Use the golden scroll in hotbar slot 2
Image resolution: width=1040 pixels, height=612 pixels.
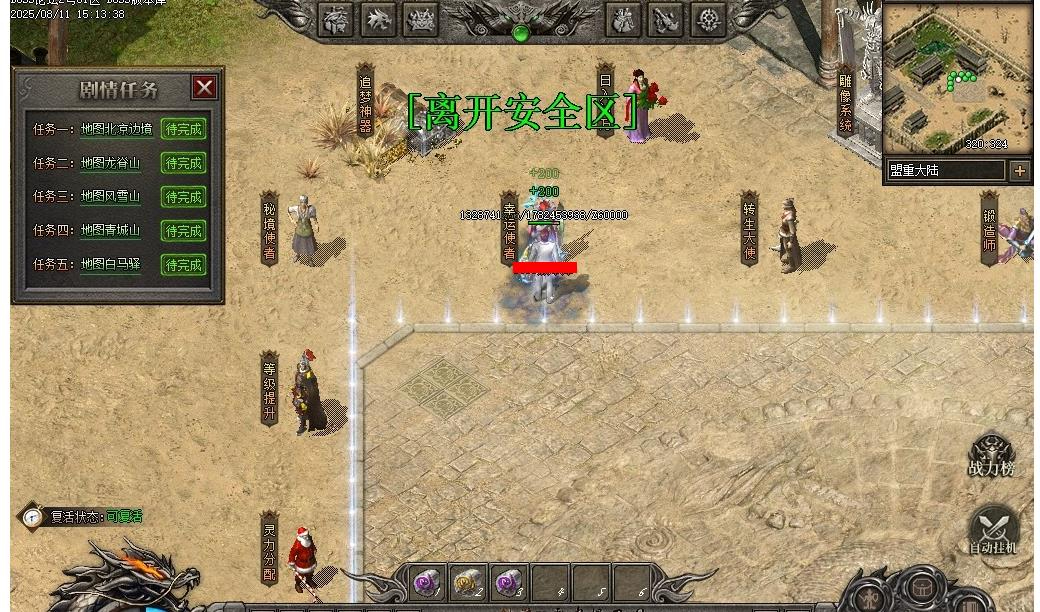(468, 582)
